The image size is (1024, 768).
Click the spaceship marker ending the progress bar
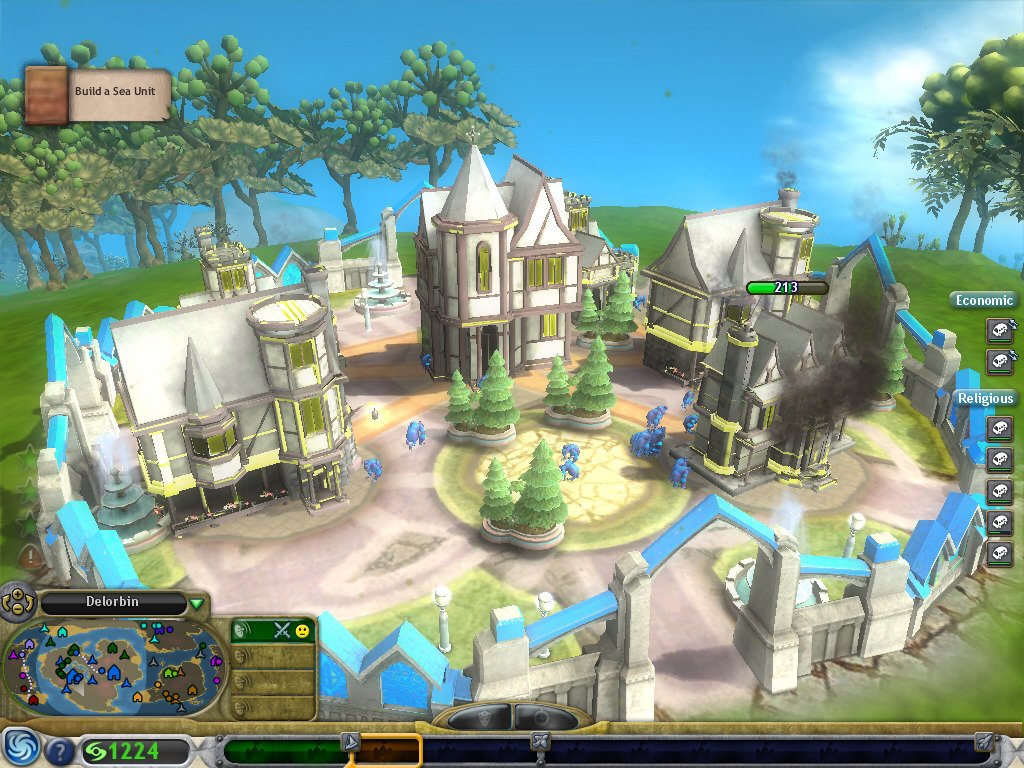[984, 741]
